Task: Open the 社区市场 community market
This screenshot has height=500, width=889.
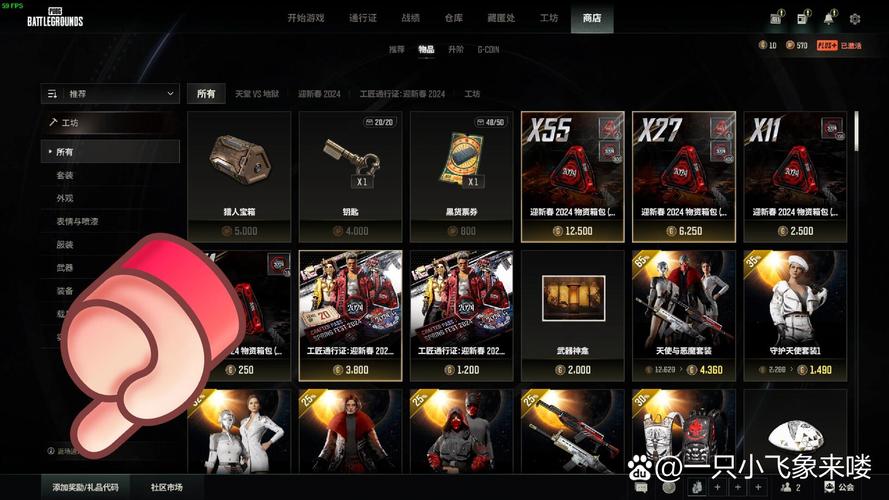Action: 166,487
